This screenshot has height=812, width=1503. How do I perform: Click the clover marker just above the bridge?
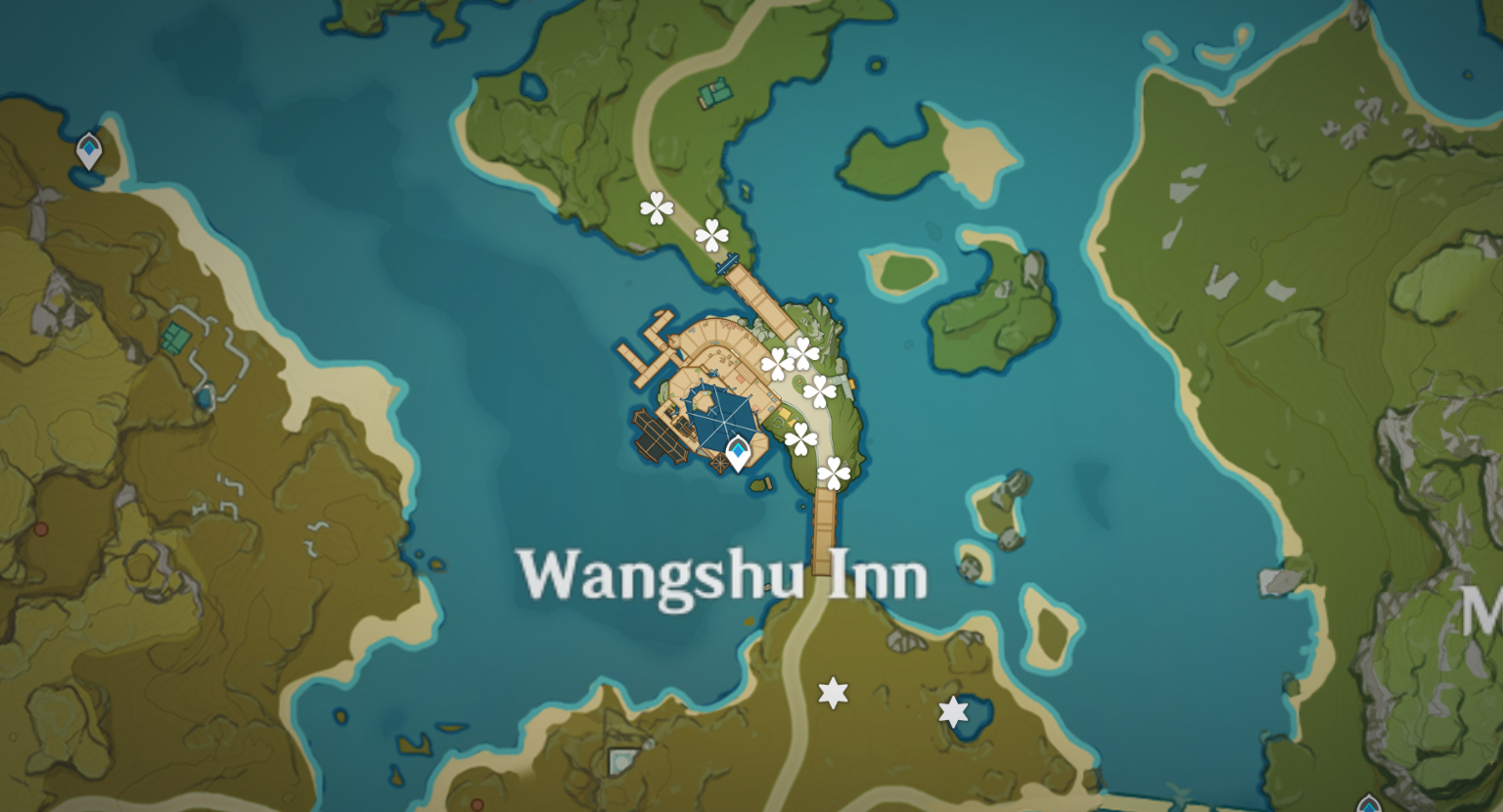pos(711,235)
